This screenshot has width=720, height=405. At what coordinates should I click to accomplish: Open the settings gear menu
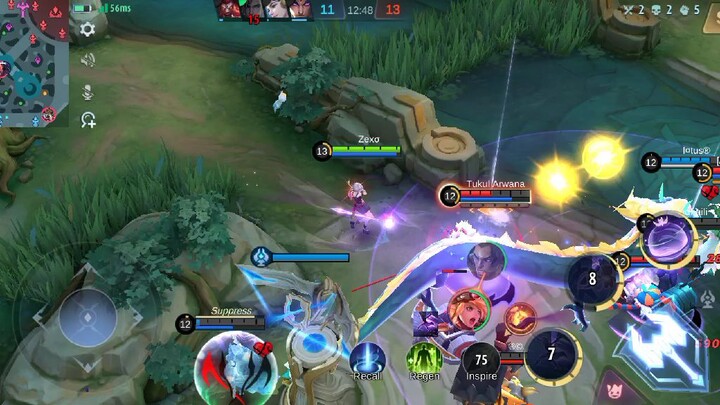point(88,29)
